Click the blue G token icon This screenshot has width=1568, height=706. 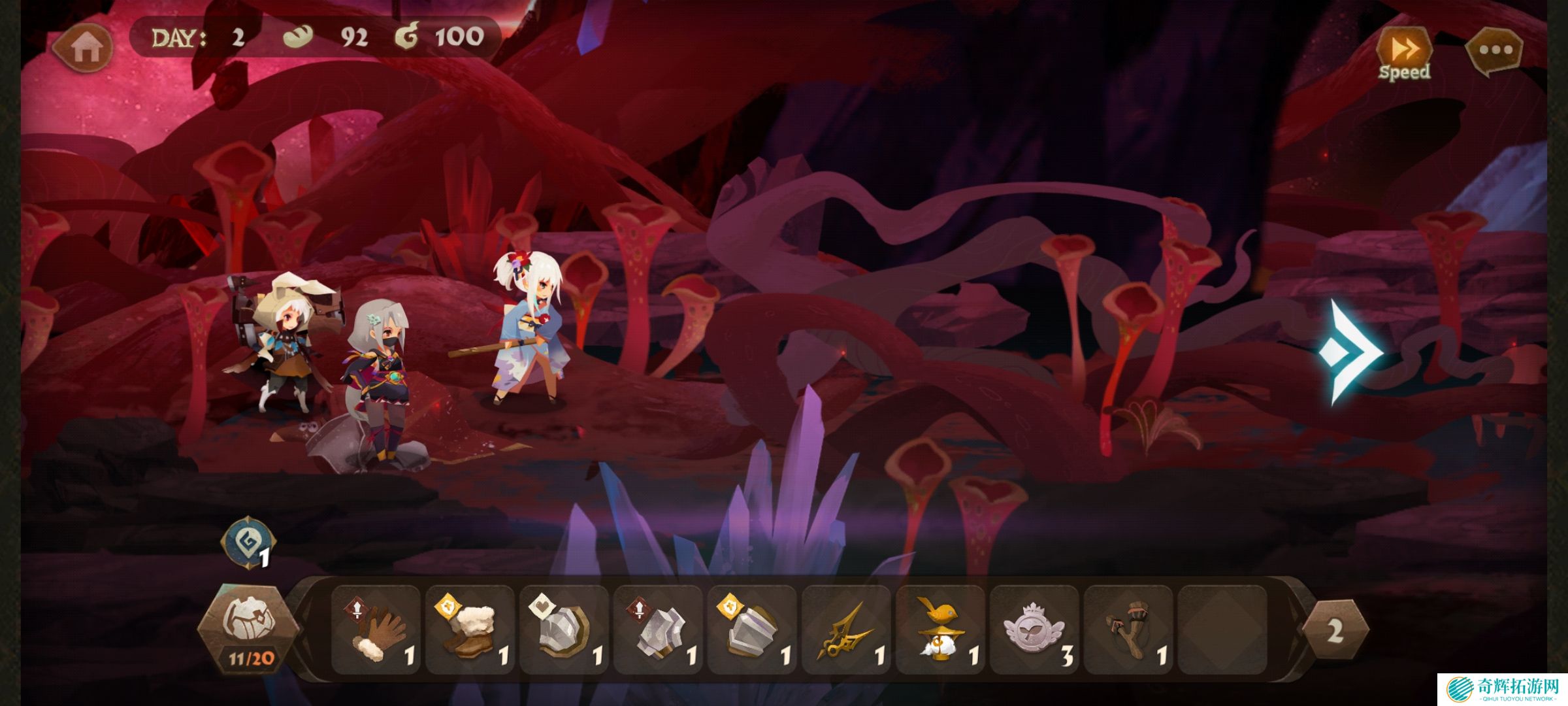tap(248, 542)
